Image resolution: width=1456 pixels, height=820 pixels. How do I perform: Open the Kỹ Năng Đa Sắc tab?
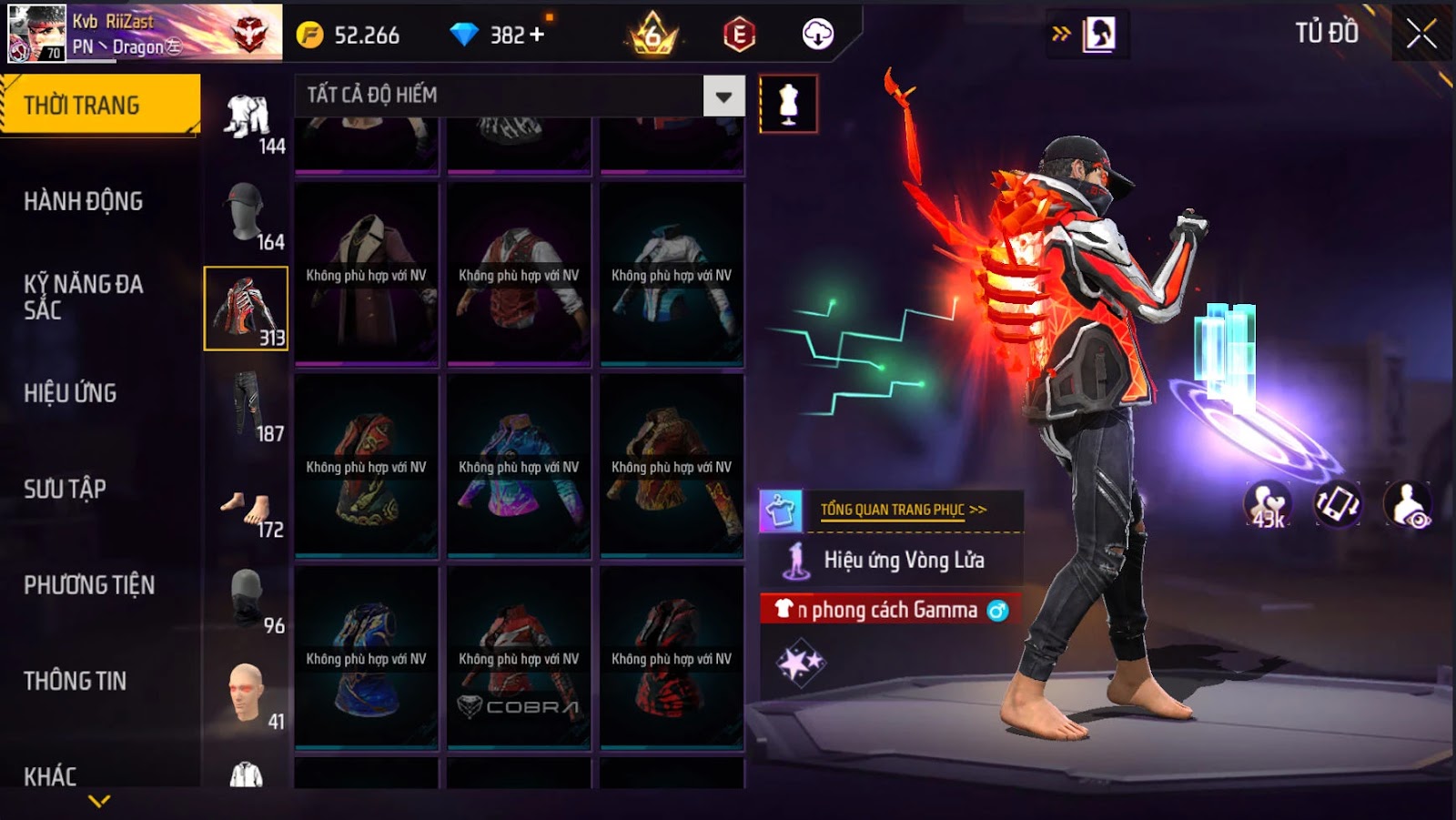coord(84,297)
